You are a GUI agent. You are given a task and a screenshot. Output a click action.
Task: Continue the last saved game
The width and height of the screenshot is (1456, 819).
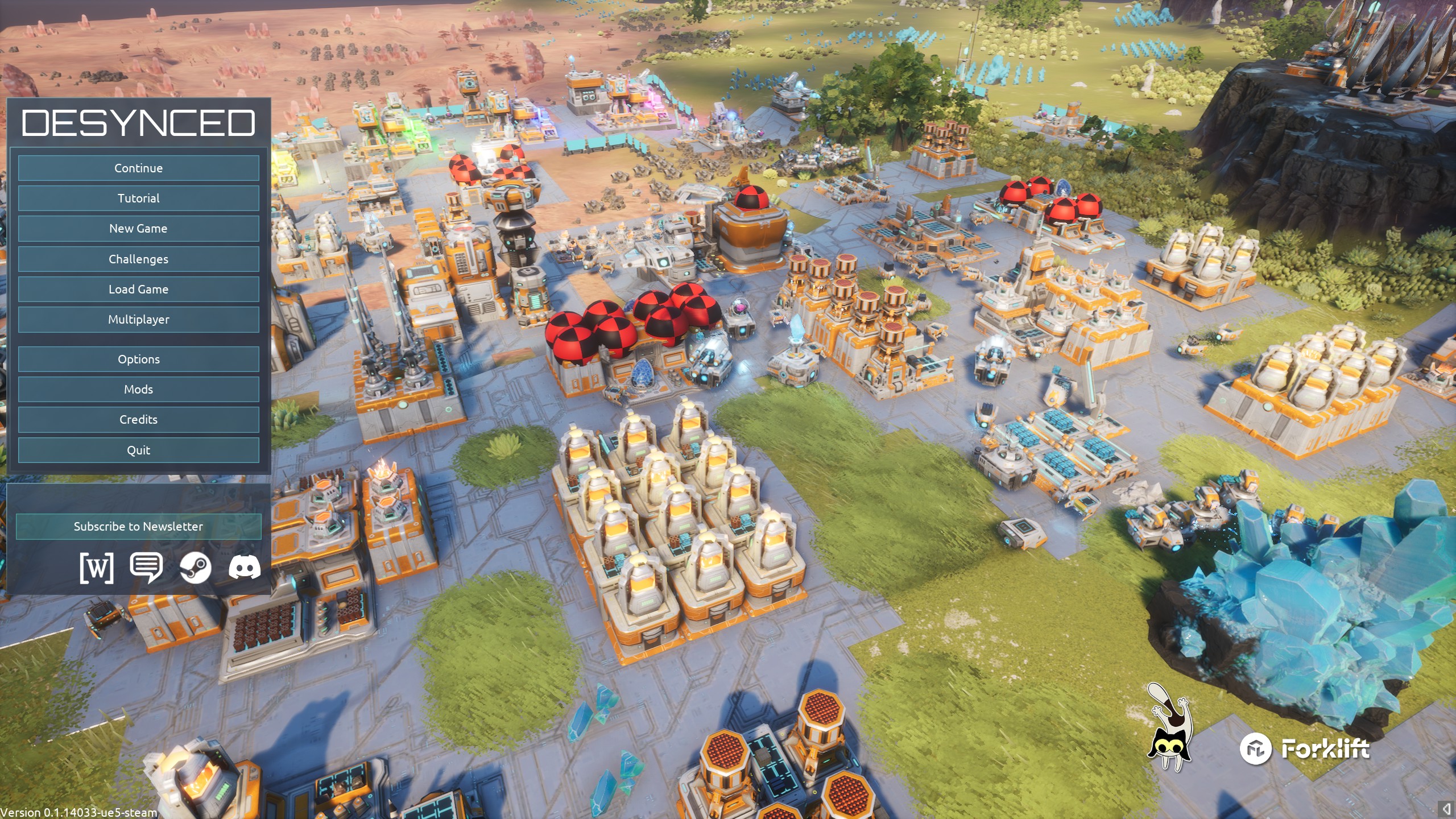(x=138, y=168)
